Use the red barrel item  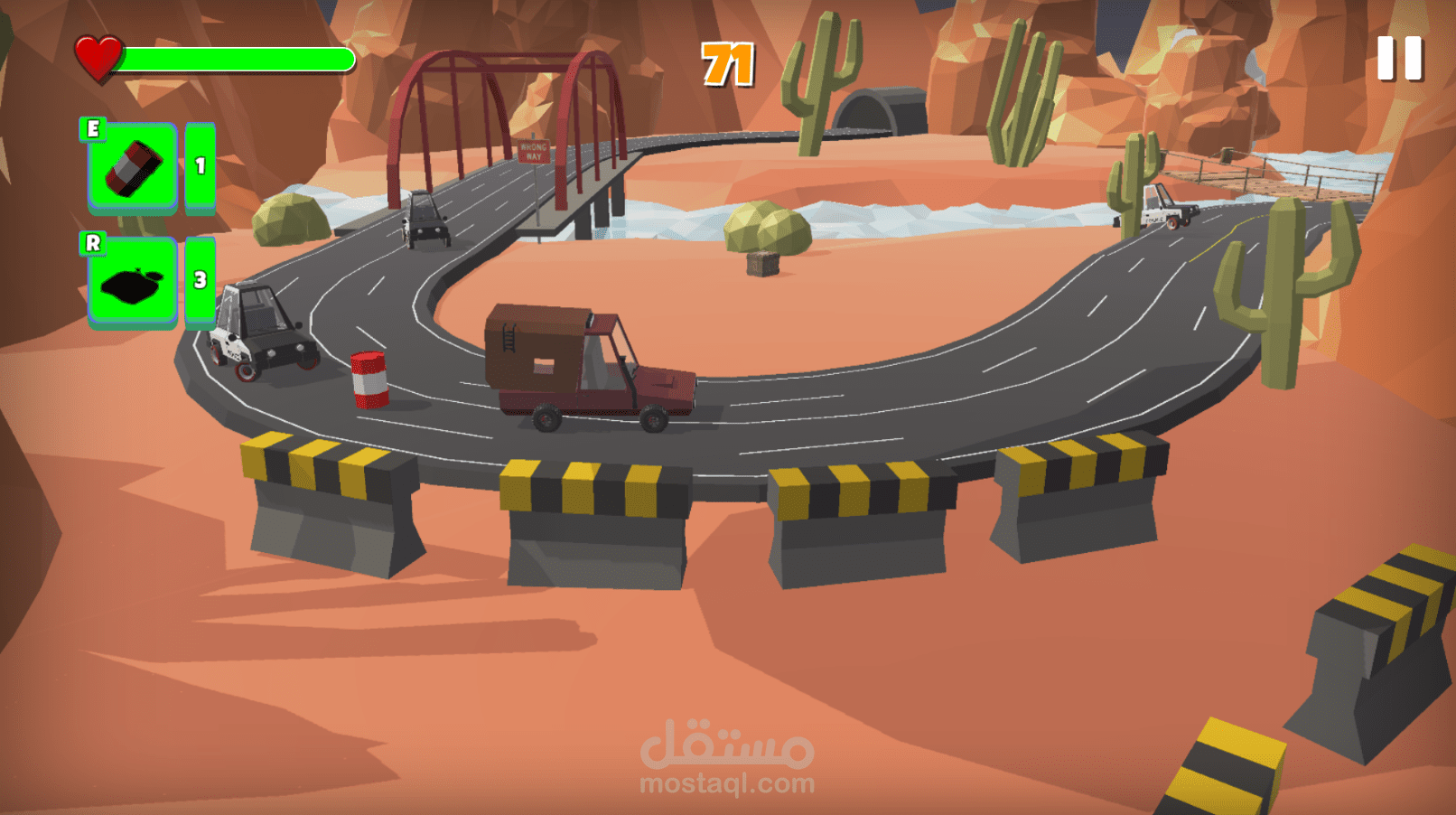coord(132,168)
